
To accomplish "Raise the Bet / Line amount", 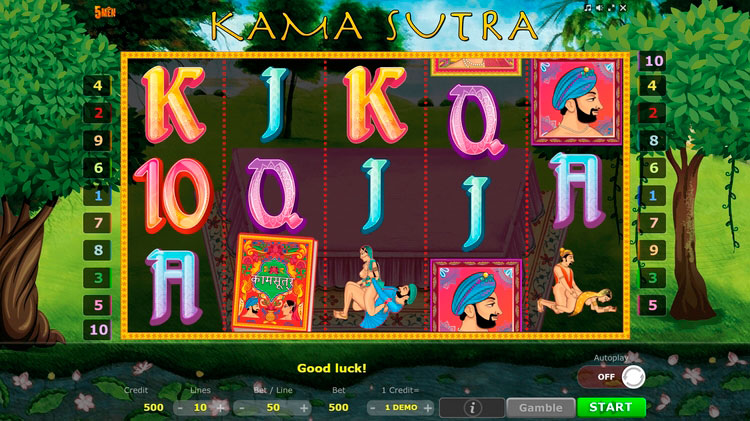I will (306, 407).
